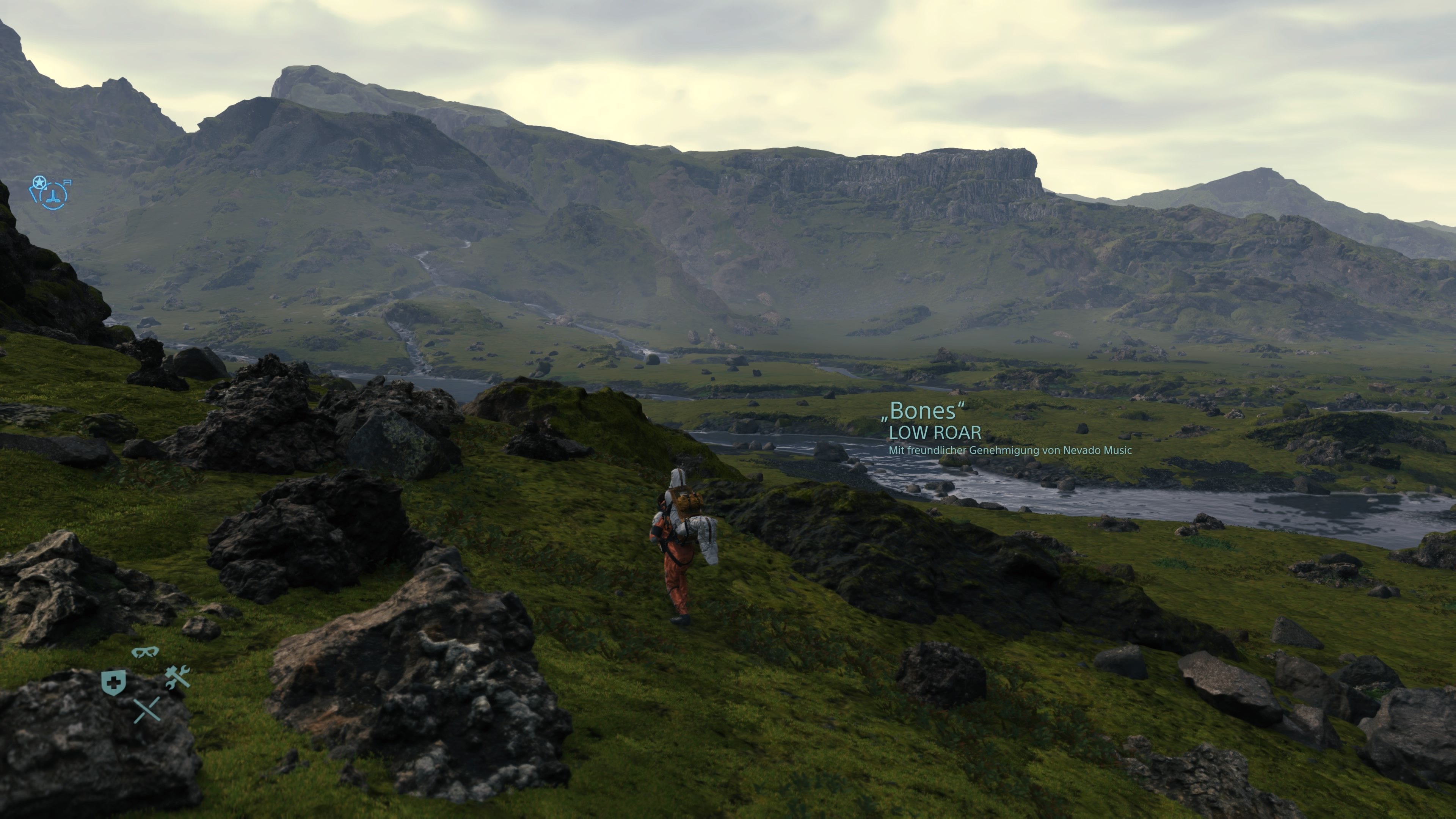This screenshot has height=819, width=1456.
Task: Choose the hammer and wrench tools icon
Action: pos(177,677)
